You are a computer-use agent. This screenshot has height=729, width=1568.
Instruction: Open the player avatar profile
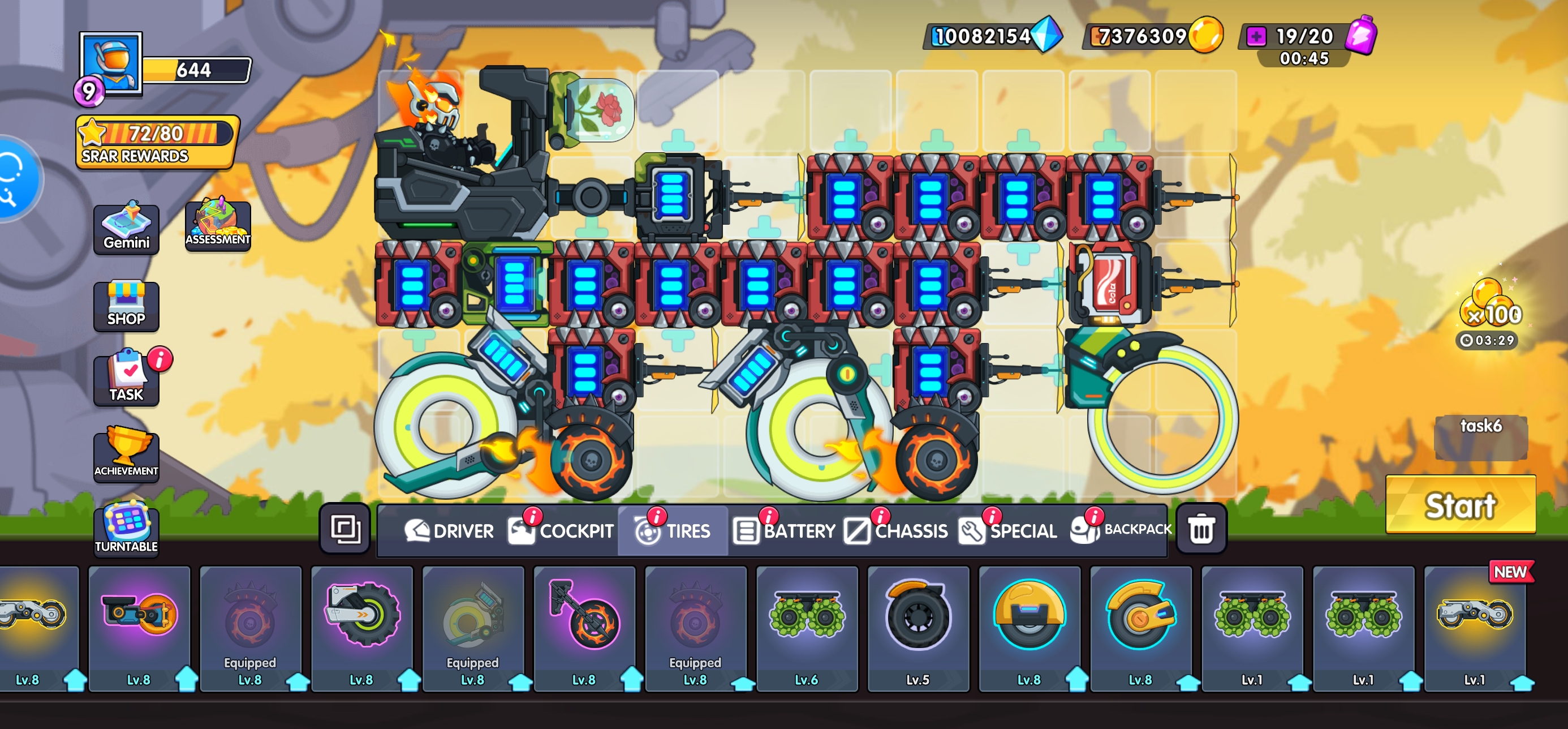pos(111,63)
